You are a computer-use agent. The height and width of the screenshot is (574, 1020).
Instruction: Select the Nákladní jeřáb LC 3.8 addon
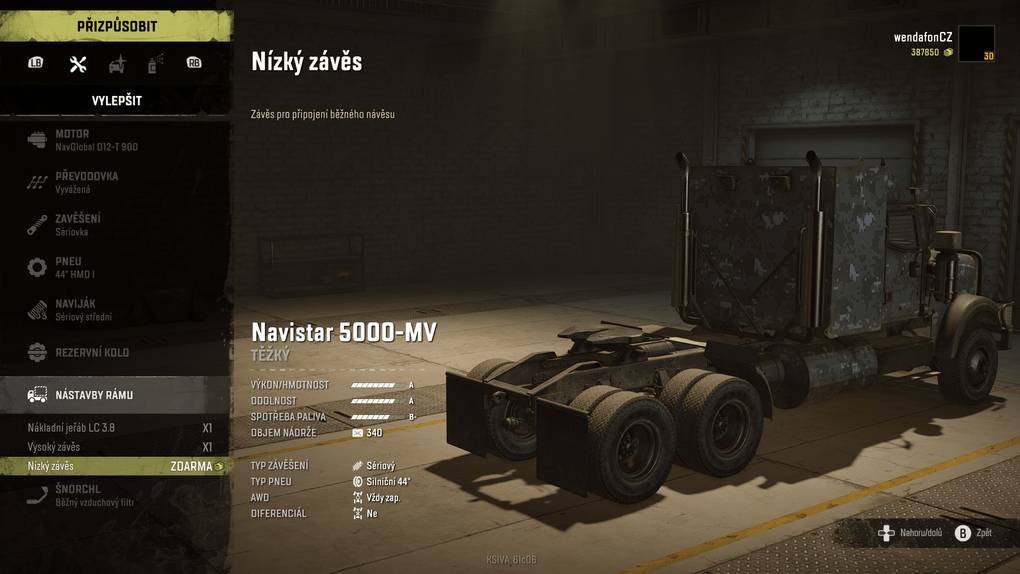pos(115,428)
